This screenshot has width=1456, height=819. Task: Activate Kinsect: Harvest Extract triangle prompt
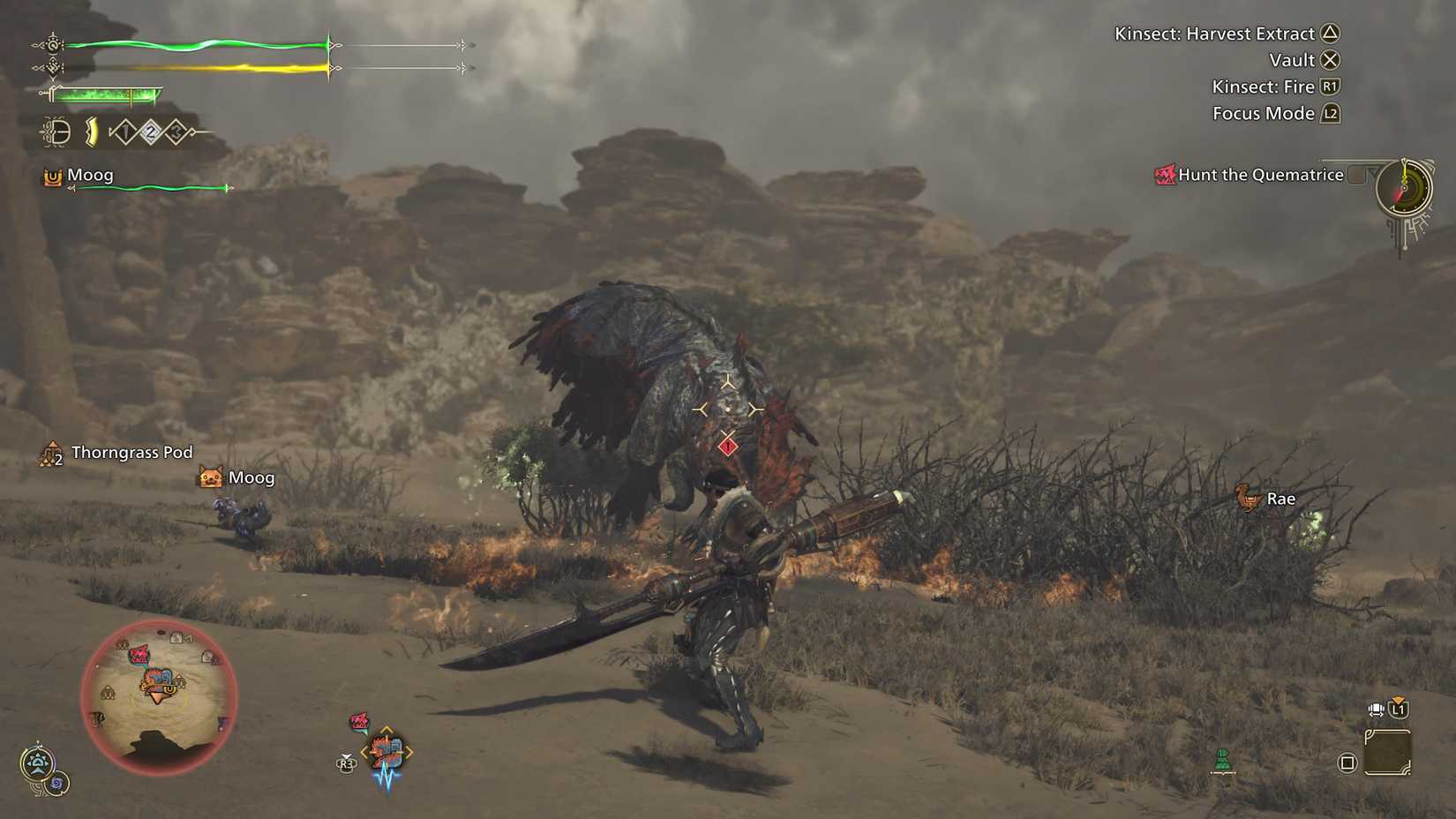[1331, 34]
